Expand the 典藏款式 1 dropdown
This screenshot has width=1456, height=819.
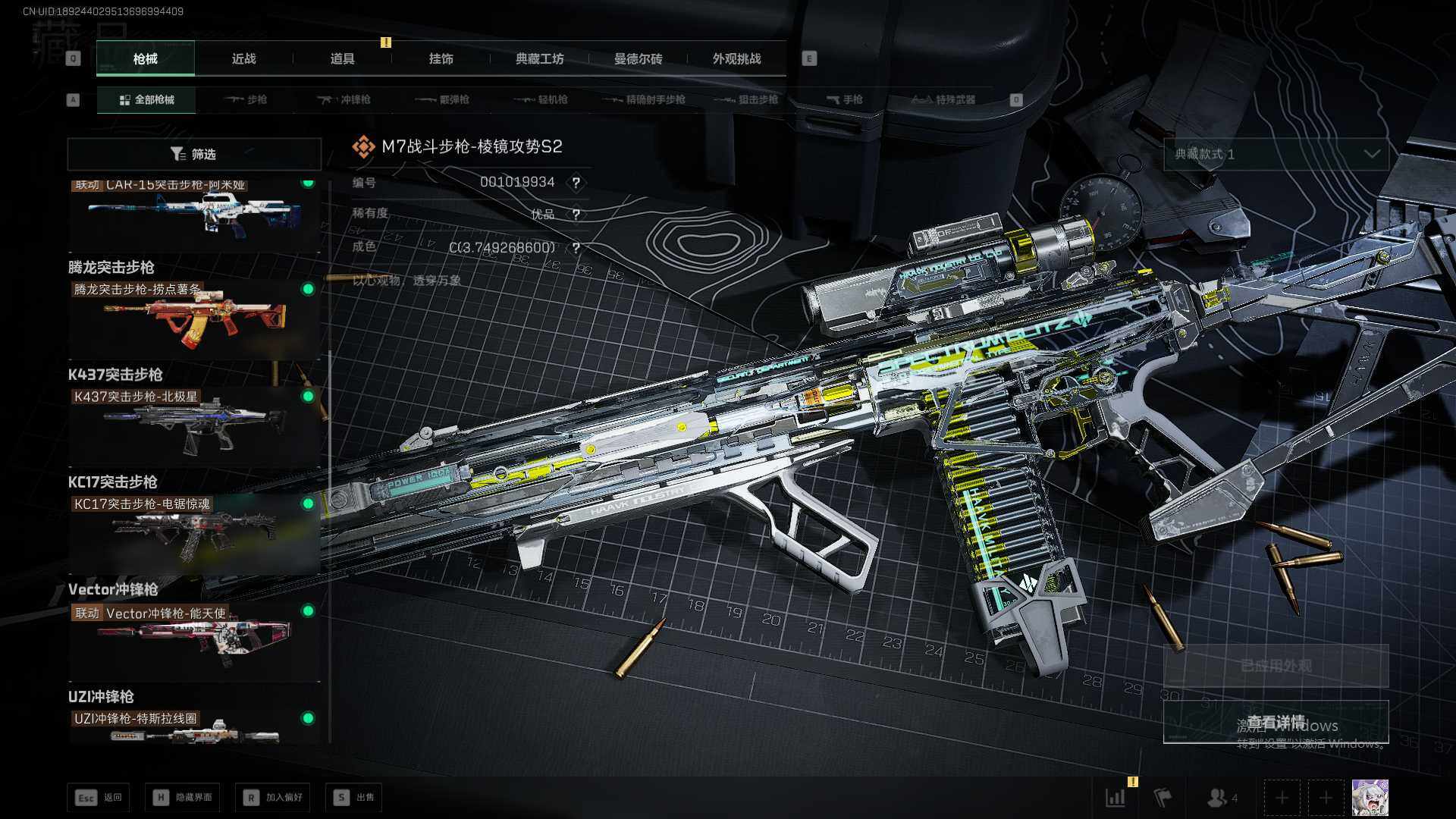click(1276, 154)
